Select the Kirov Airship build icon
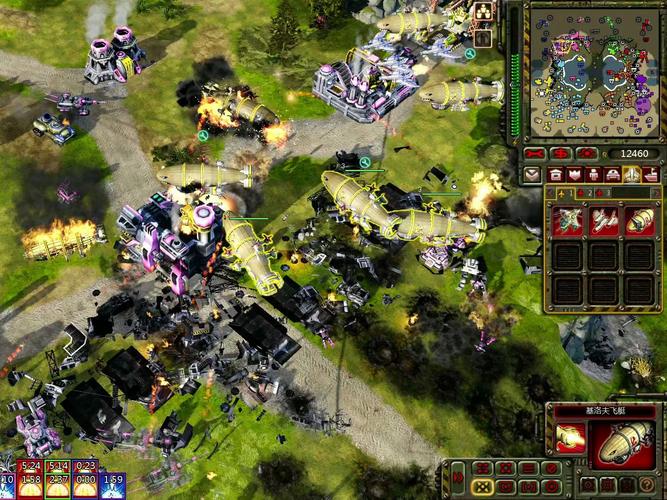The width and height of the screenshot is (667, 500). (x=640, y=221)
